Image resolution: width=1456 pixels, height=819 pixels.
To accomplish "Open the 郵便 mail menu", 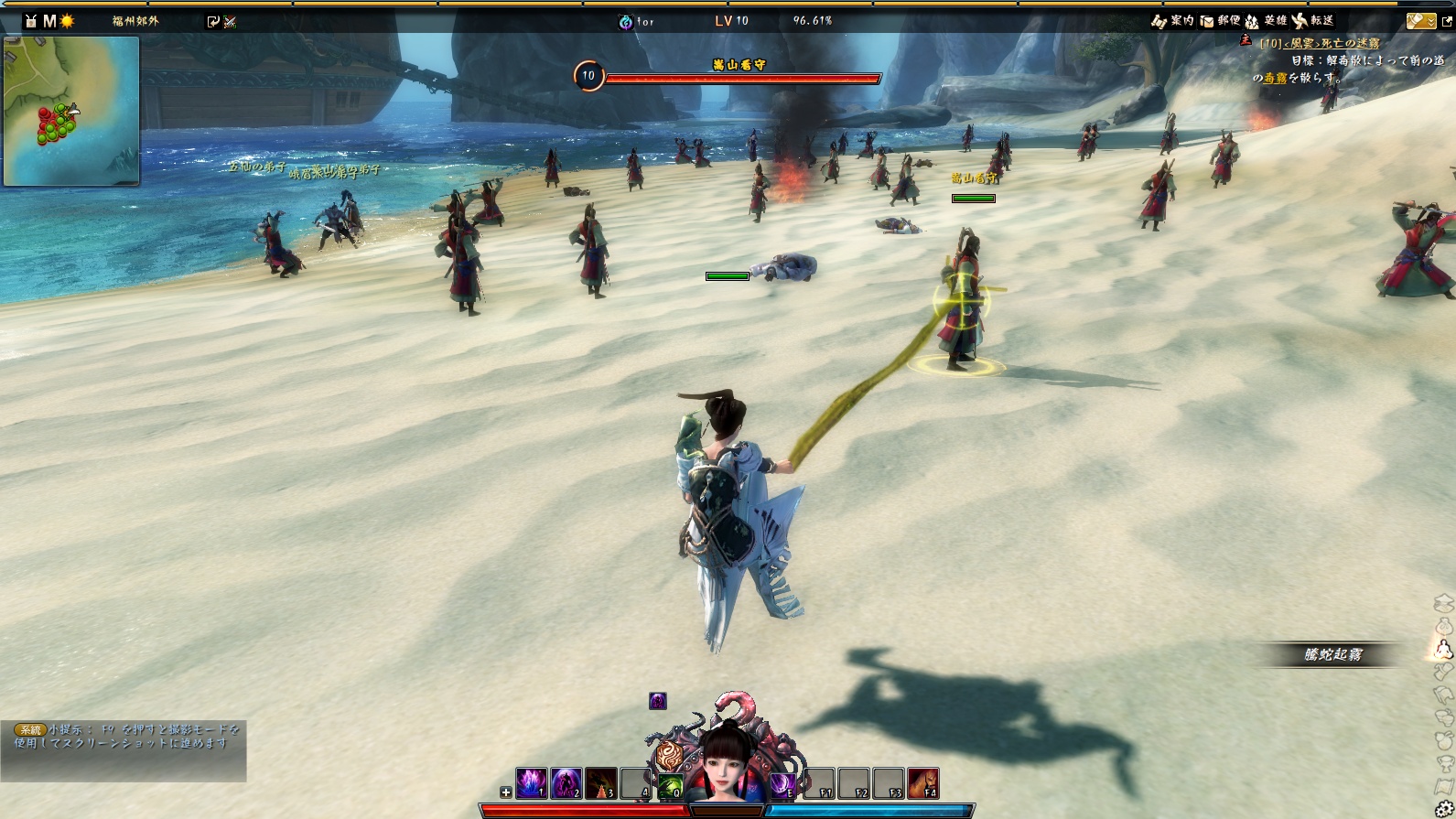I will click(1220, 20).
